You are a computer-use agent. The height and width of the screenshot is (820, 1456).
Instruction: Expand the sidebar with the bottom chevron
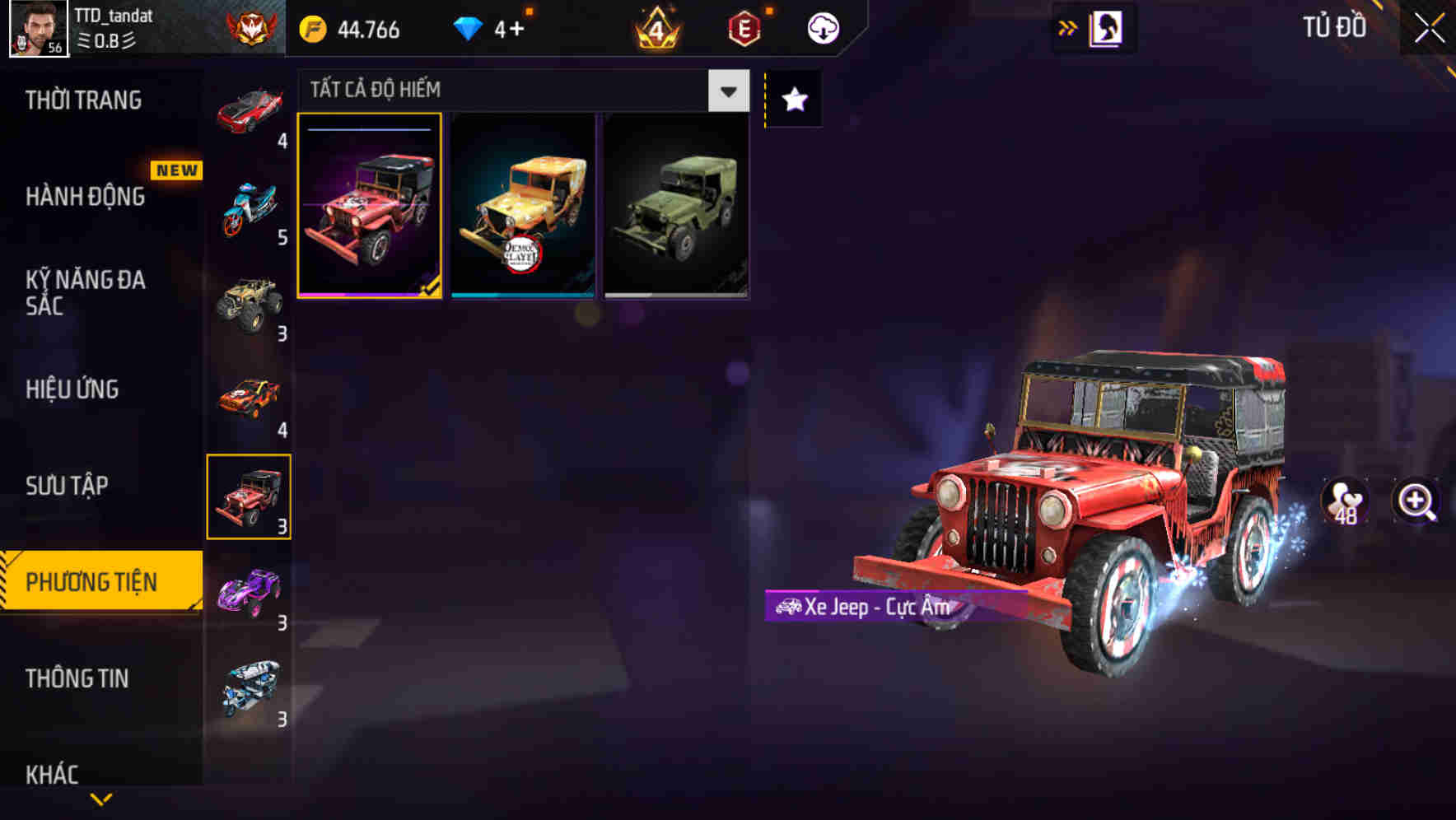coord(100,797)
